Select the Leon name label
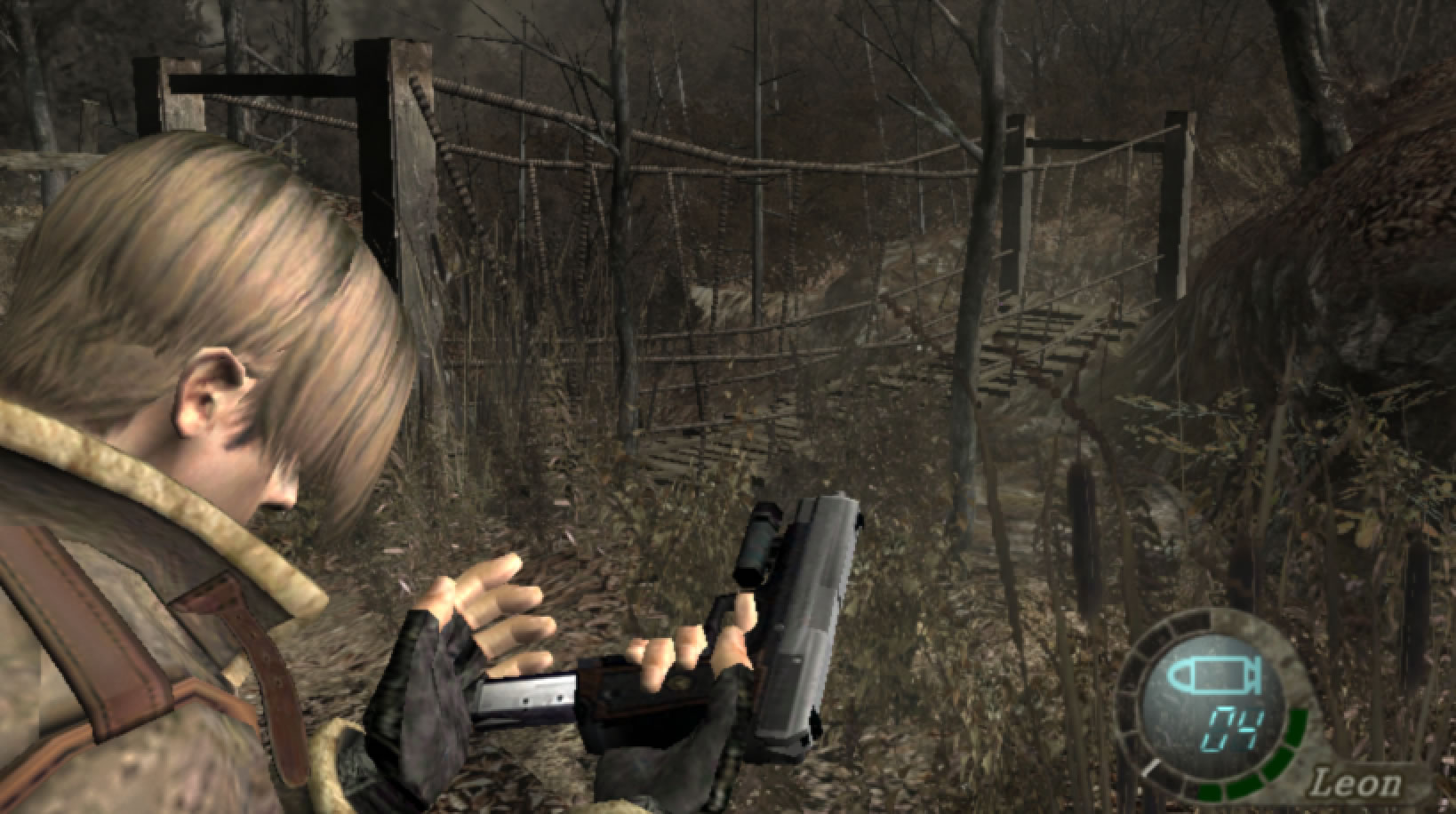1456x814 pixels. point(1357,782)
